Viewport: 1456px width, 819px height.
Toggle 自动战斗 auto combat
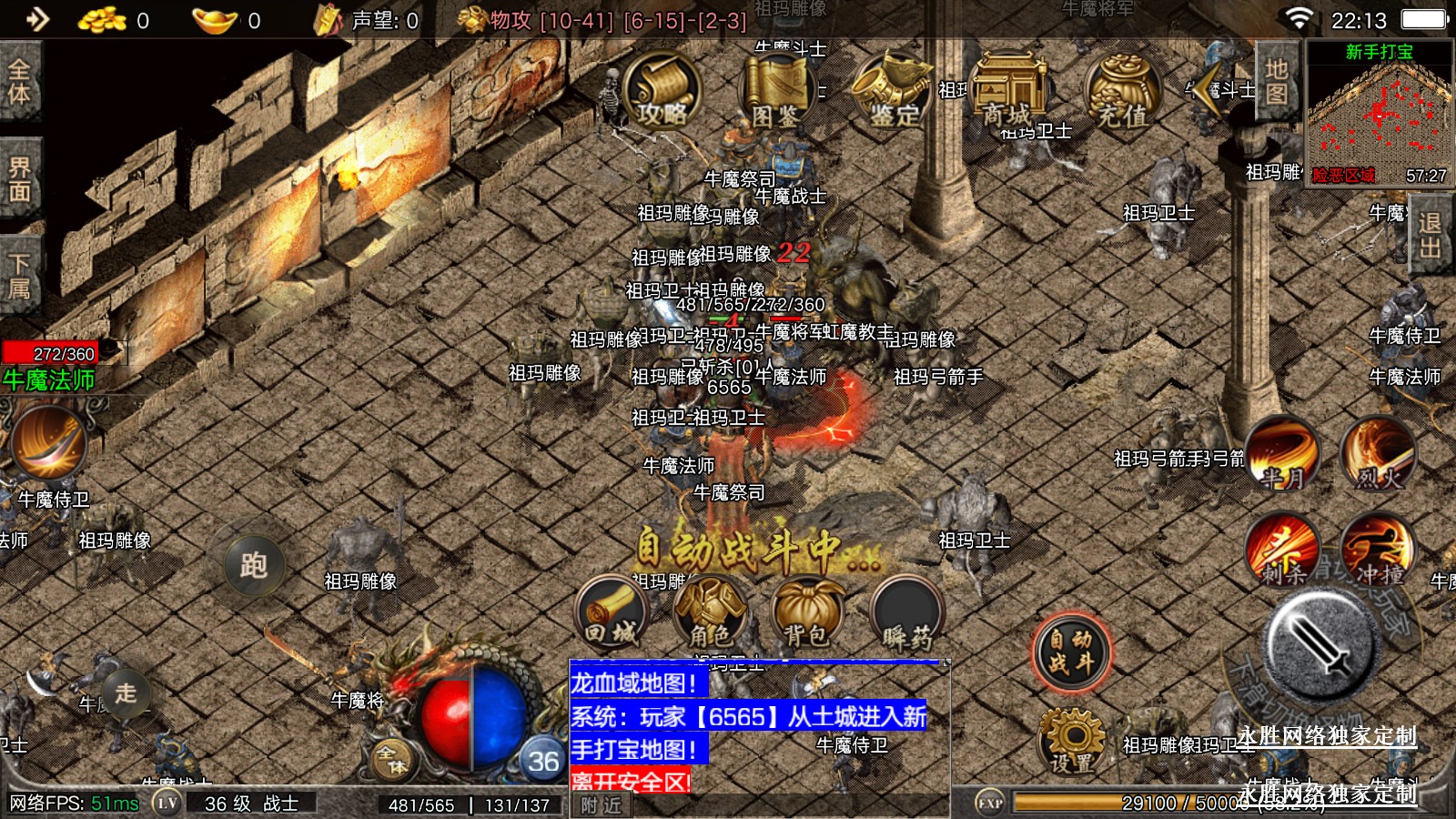pyautogui.click(x=1072, y=652)
